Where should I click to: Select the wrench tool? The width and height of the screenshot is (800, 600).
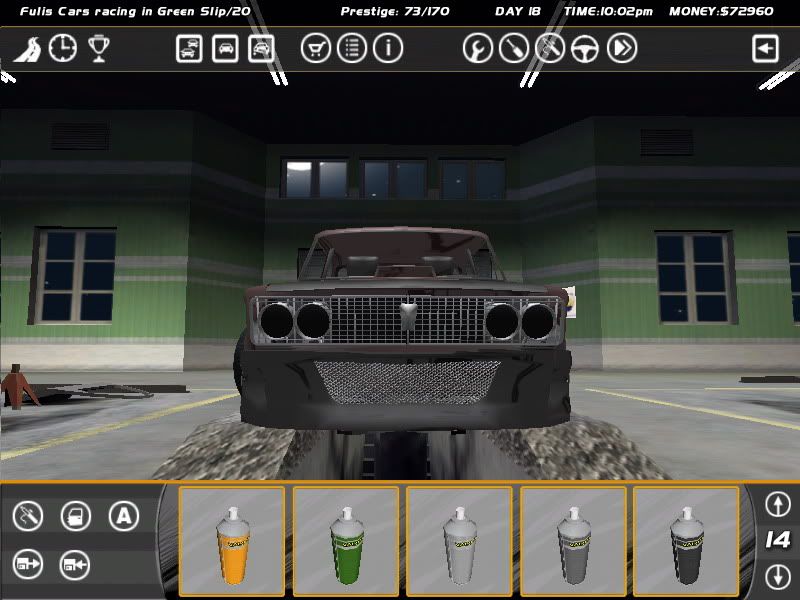[478, 48]
